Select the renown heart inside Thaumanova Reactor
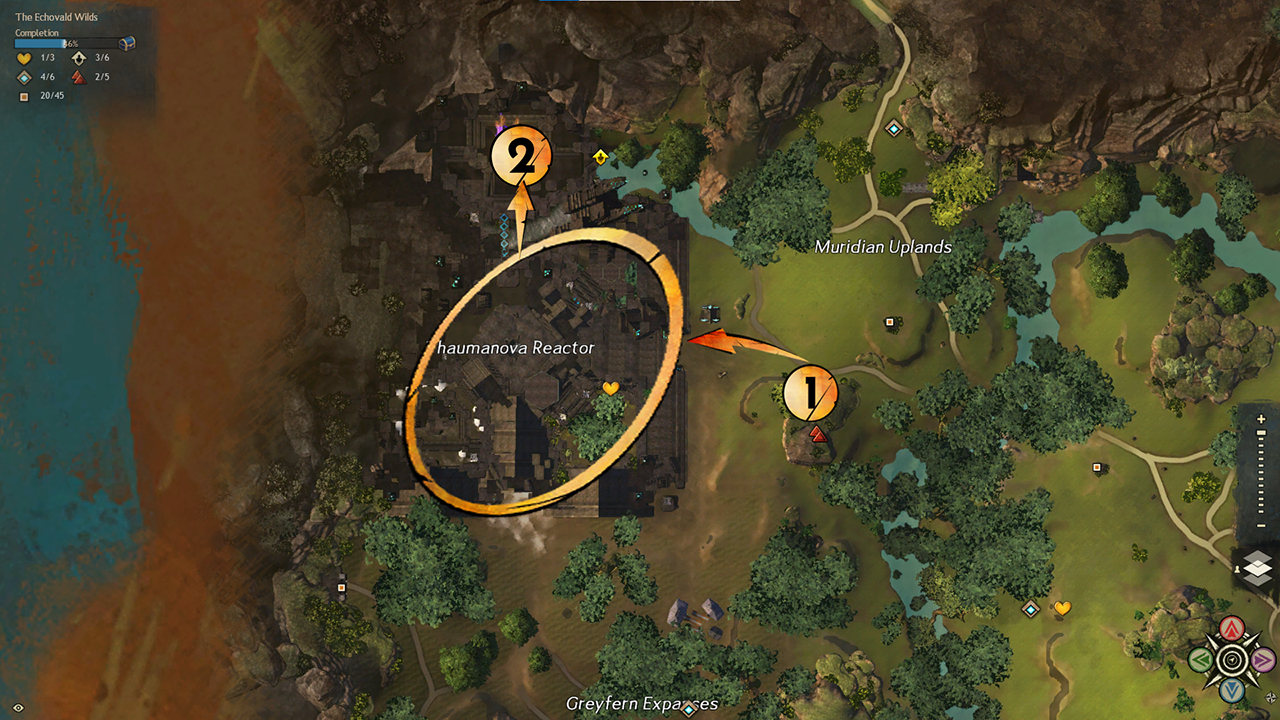The height and width of the screenshot is (720, 1280). pos(611,386)
